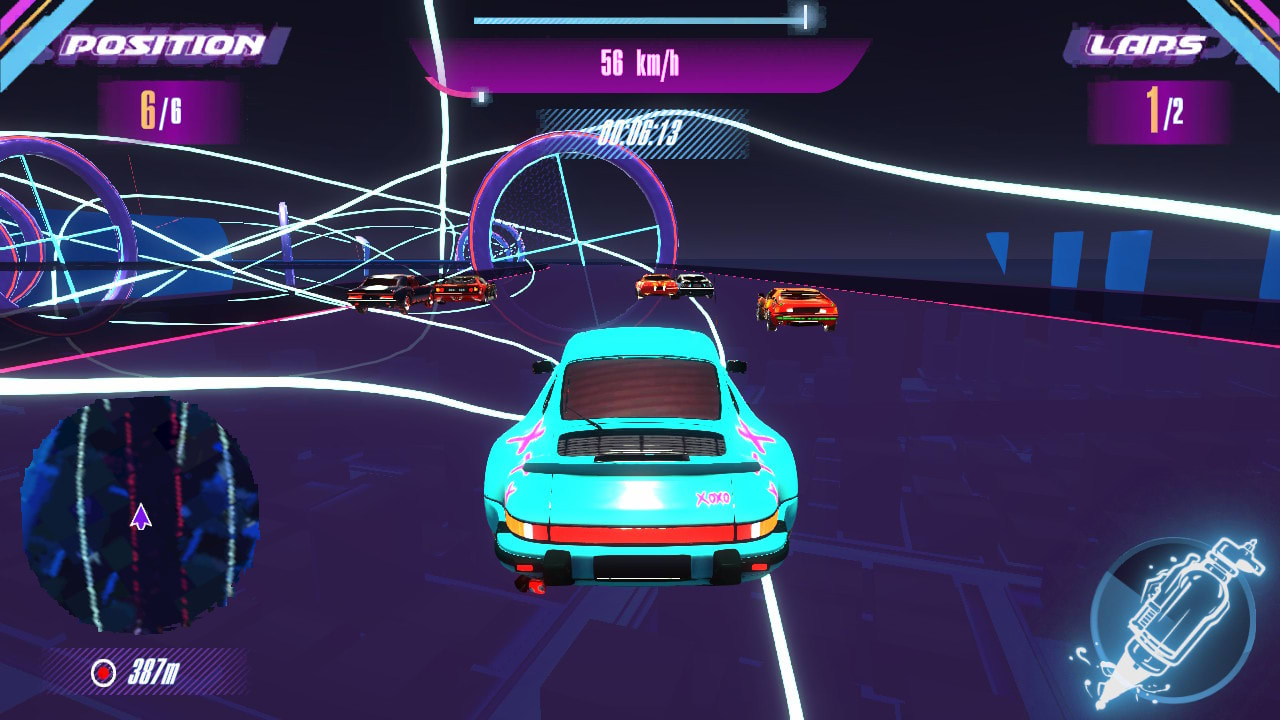Click the striped arrow emblem top left corner
The width and height of the screenshot is (1280, 720).
click(x=25, y=30)
